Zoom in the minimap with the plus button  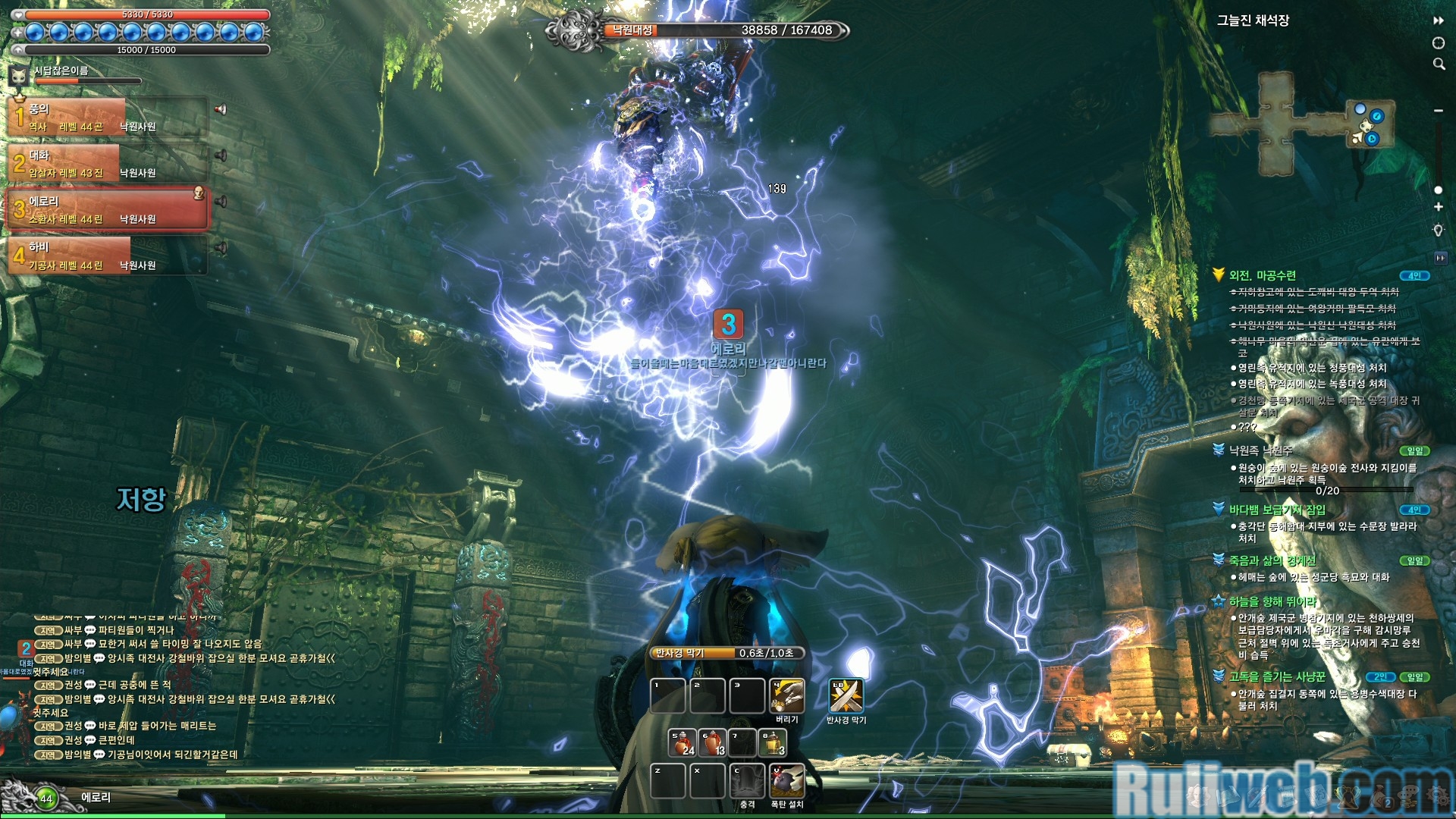tap(1439, 207)
